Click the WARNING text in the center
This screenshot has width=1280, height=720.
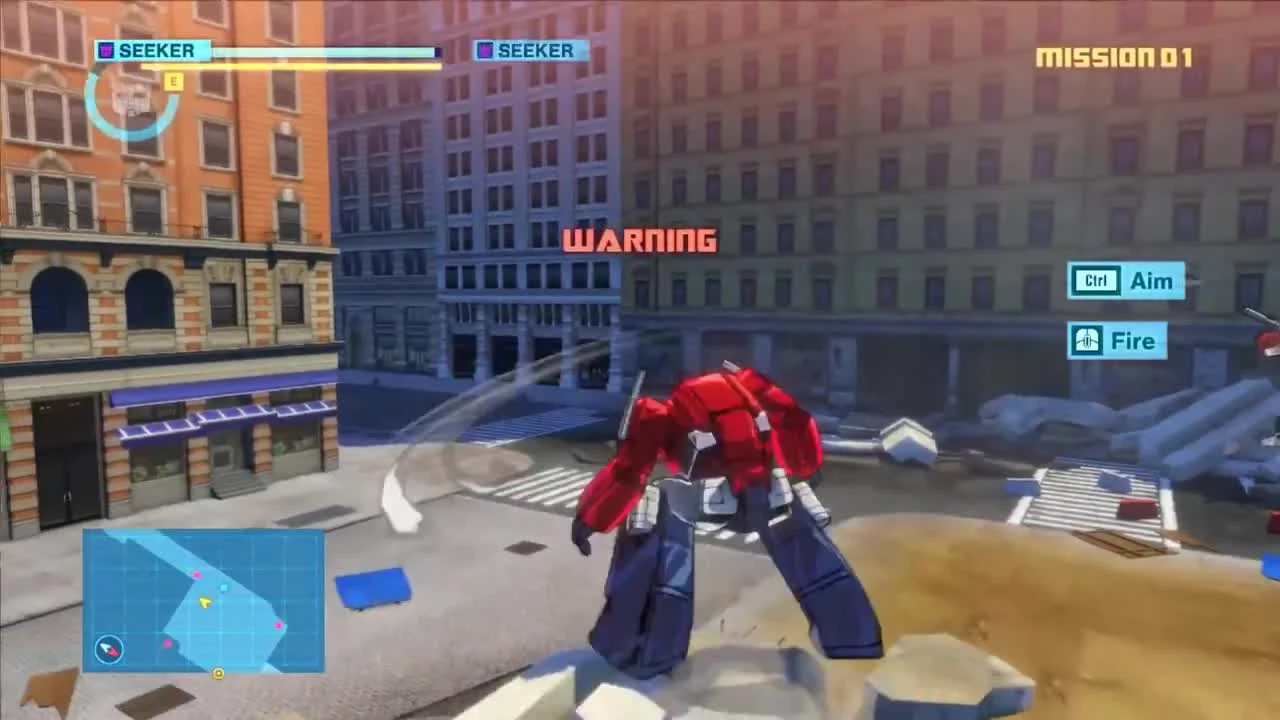tap(640, 240)
